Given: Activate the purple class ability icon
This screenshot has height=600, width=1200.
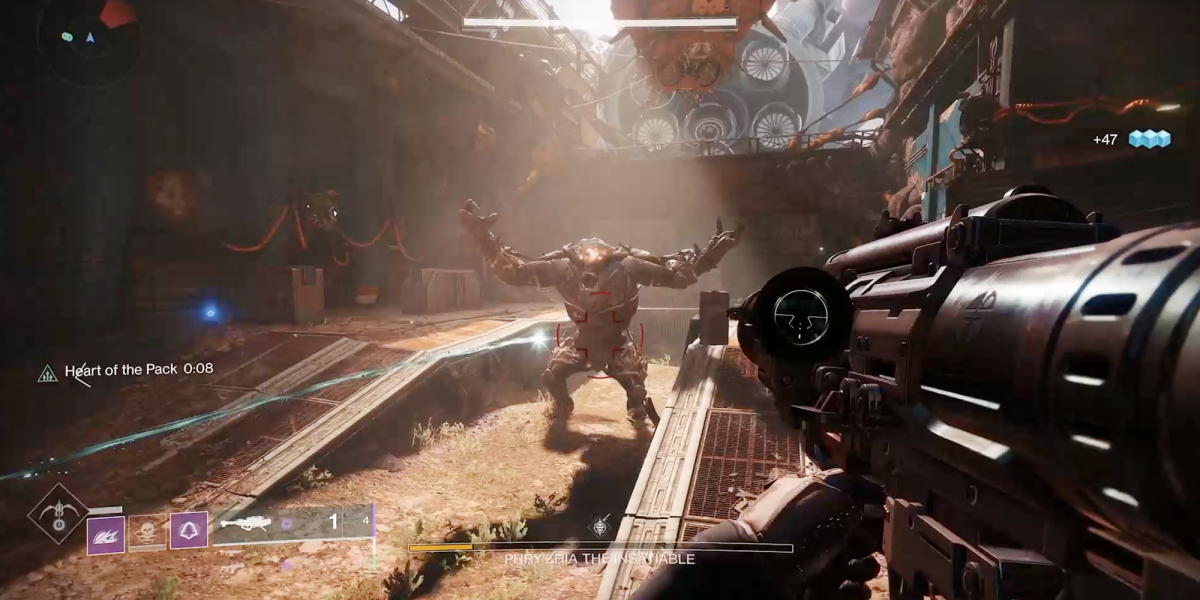Looking at the screenshot, I should tap(189, 530).
